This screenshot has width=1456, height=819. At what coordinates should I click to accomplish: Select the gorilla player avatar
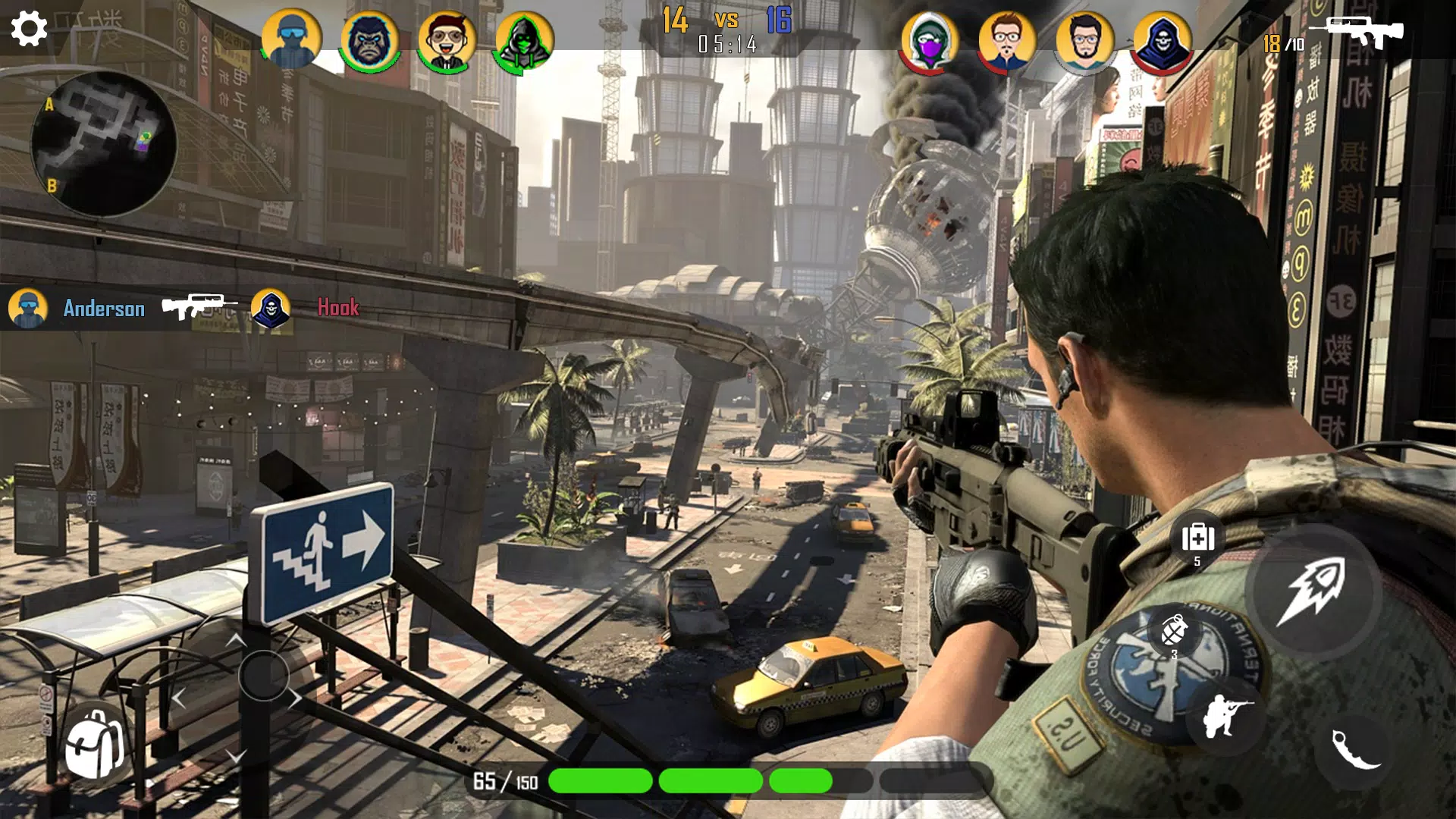click(369, 39)
